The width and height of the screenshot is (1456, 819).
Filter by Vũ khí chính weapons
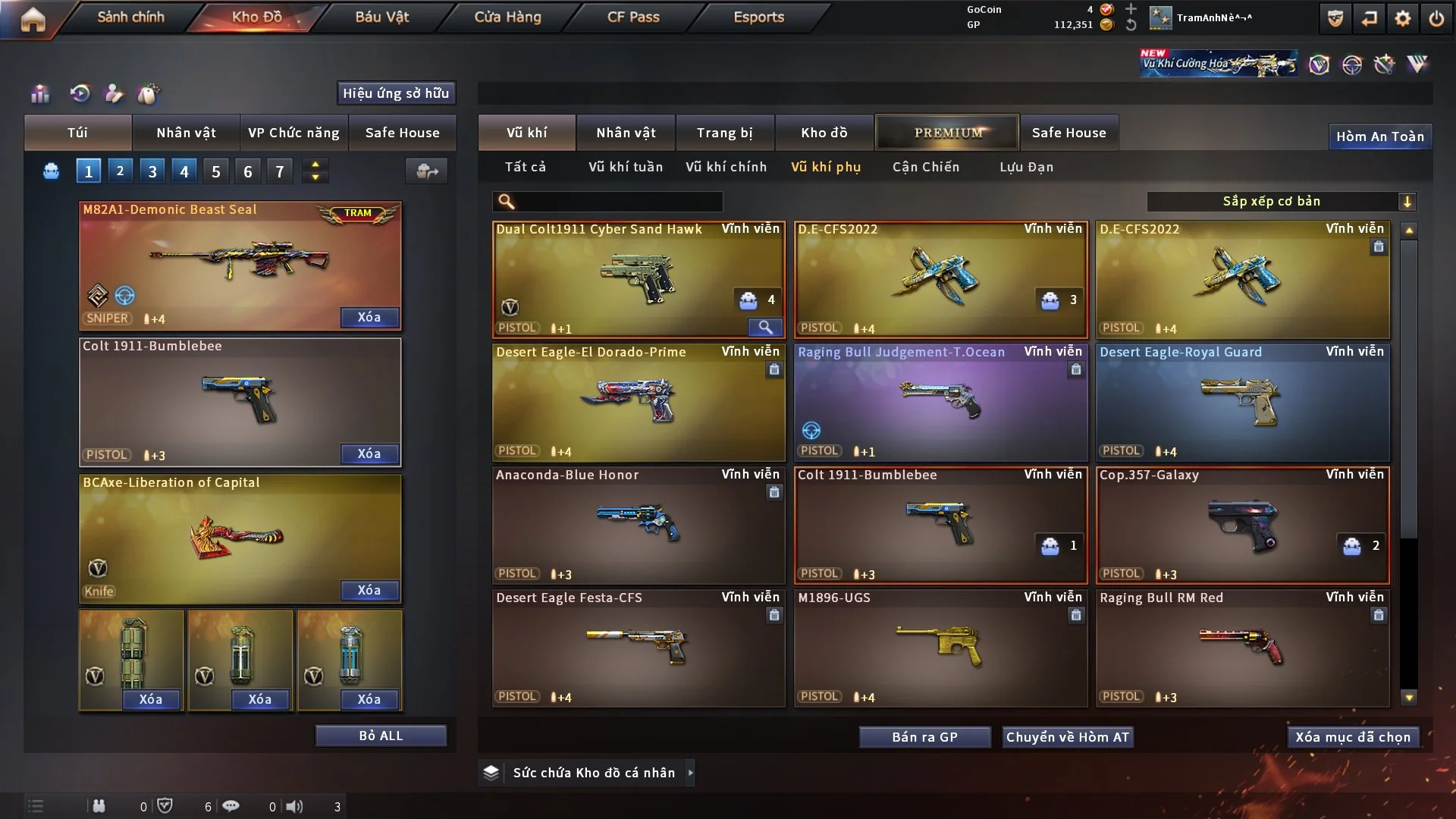click(x=726, y=167)
